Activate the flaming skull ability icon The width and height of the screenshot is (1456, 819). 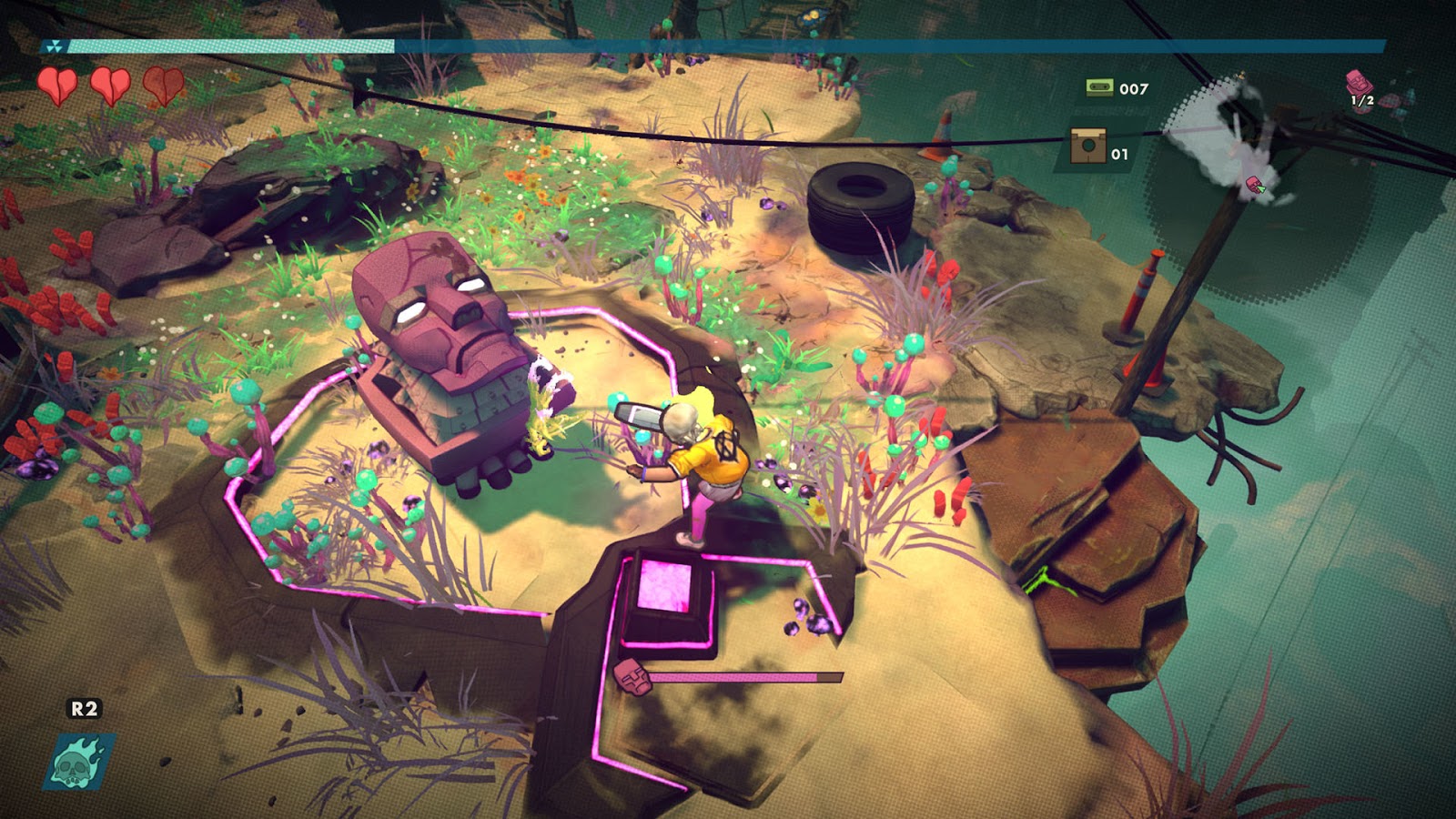pyautogui.click(x=79, y=761)
